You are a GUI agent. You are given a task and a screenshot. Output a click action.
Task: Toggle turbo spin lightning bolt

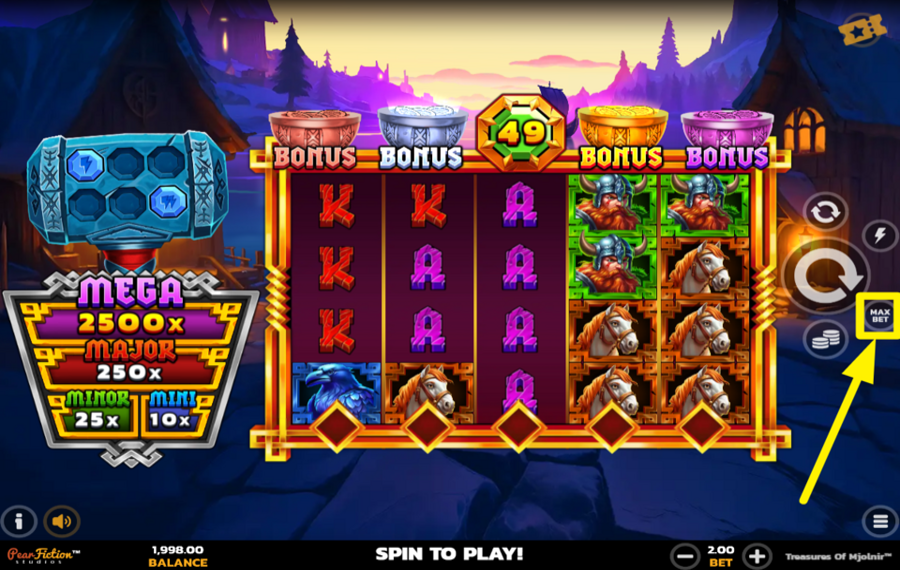(x=880, y=235)
